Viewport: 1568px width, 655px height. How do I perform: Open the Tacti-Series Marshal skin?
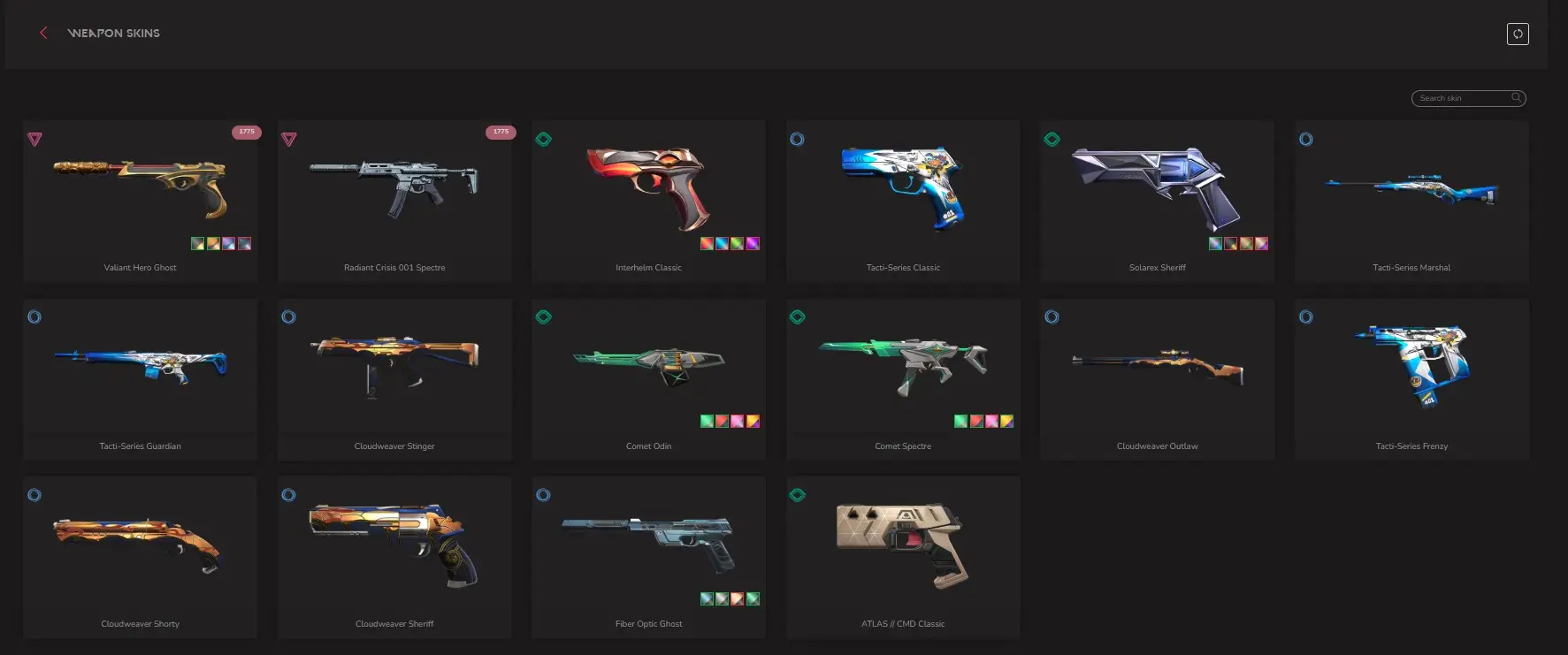pos(1411,202)
